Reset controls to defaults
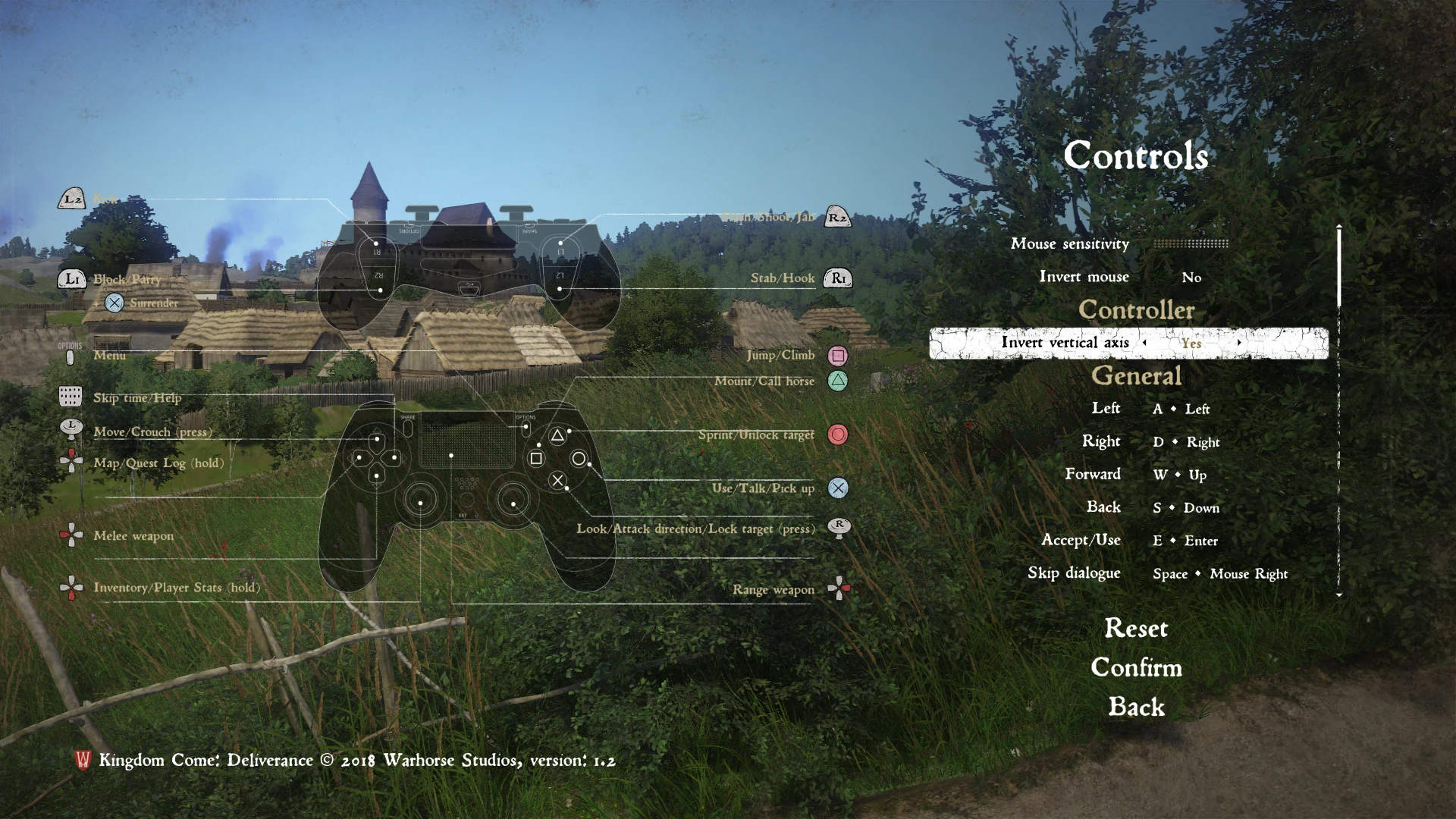This screenshot has height=819, width=1456. pos(1136,629)
